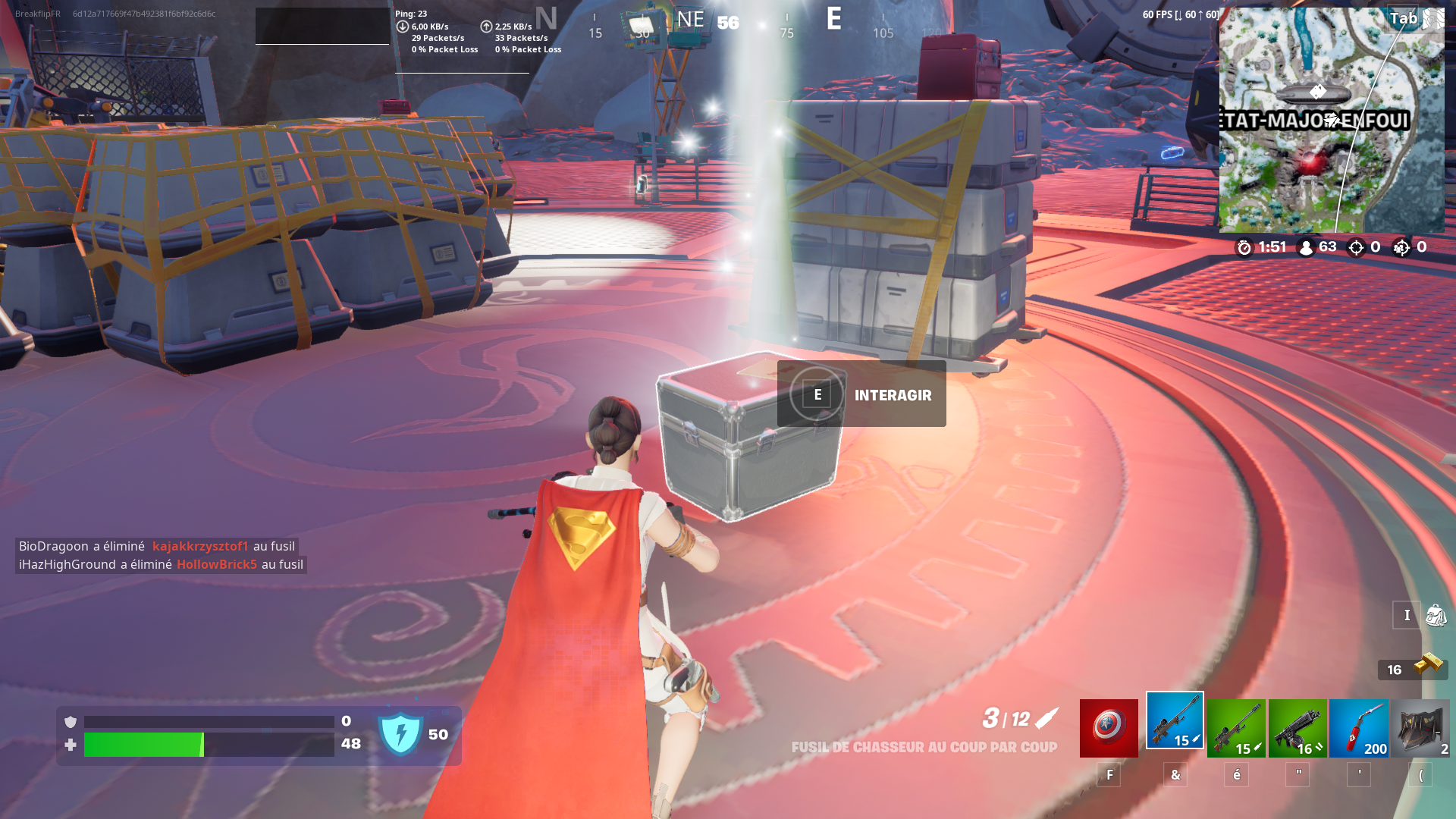Image resolution: width=1456 pixels, height=819 pixels.
Task: Select the Captain America shield in slot F
Action: pyautogui.click(x=1109, y=728)
